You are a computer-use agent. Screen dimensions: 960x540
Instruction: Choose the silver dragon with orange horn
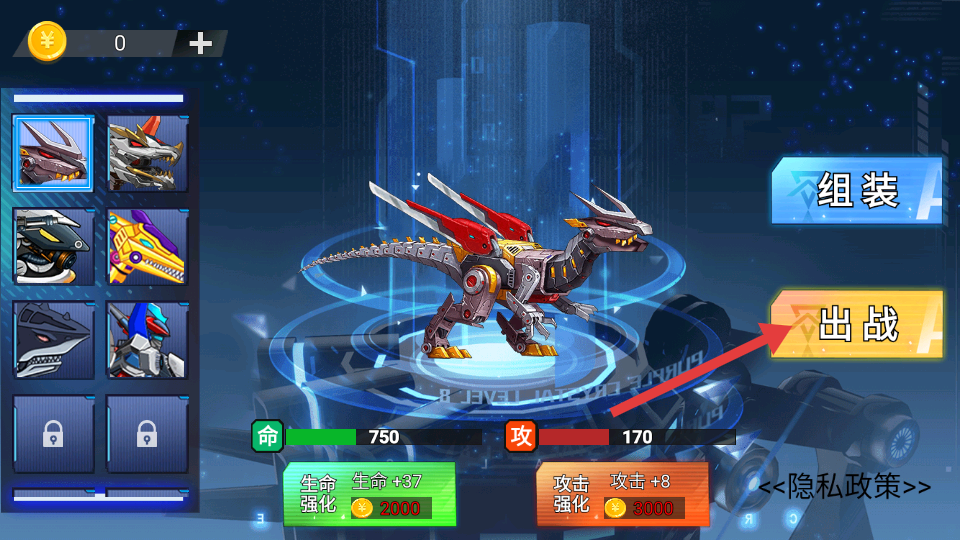point(147,154)
